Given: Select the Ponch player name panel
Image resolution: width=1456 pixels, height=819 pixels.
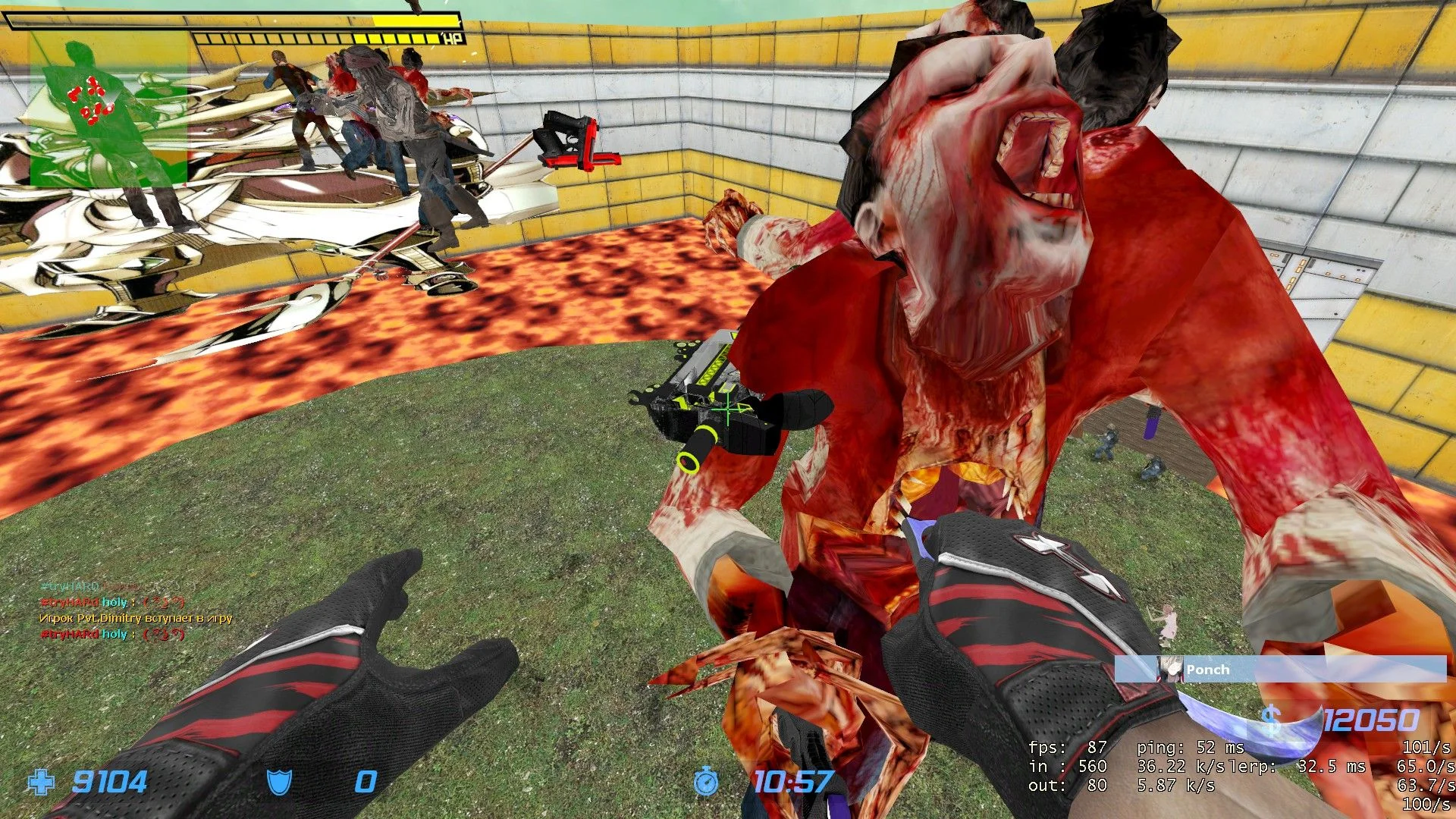Looking at the screenshot, I should pyautogui.click(x=1280, y=670).
